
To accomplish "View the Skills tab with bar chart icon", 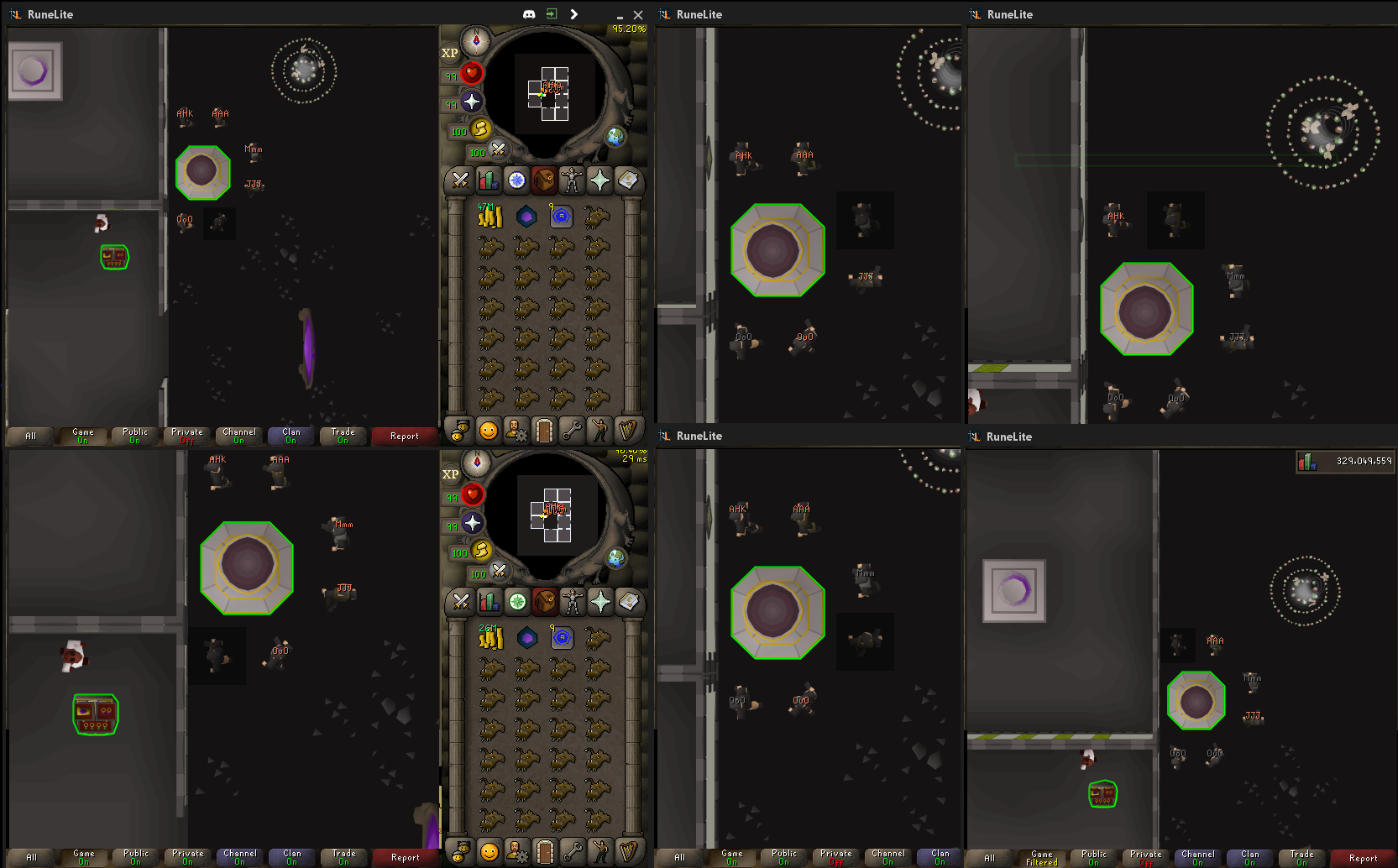I will pyautogui.click(x=488, y=180).
